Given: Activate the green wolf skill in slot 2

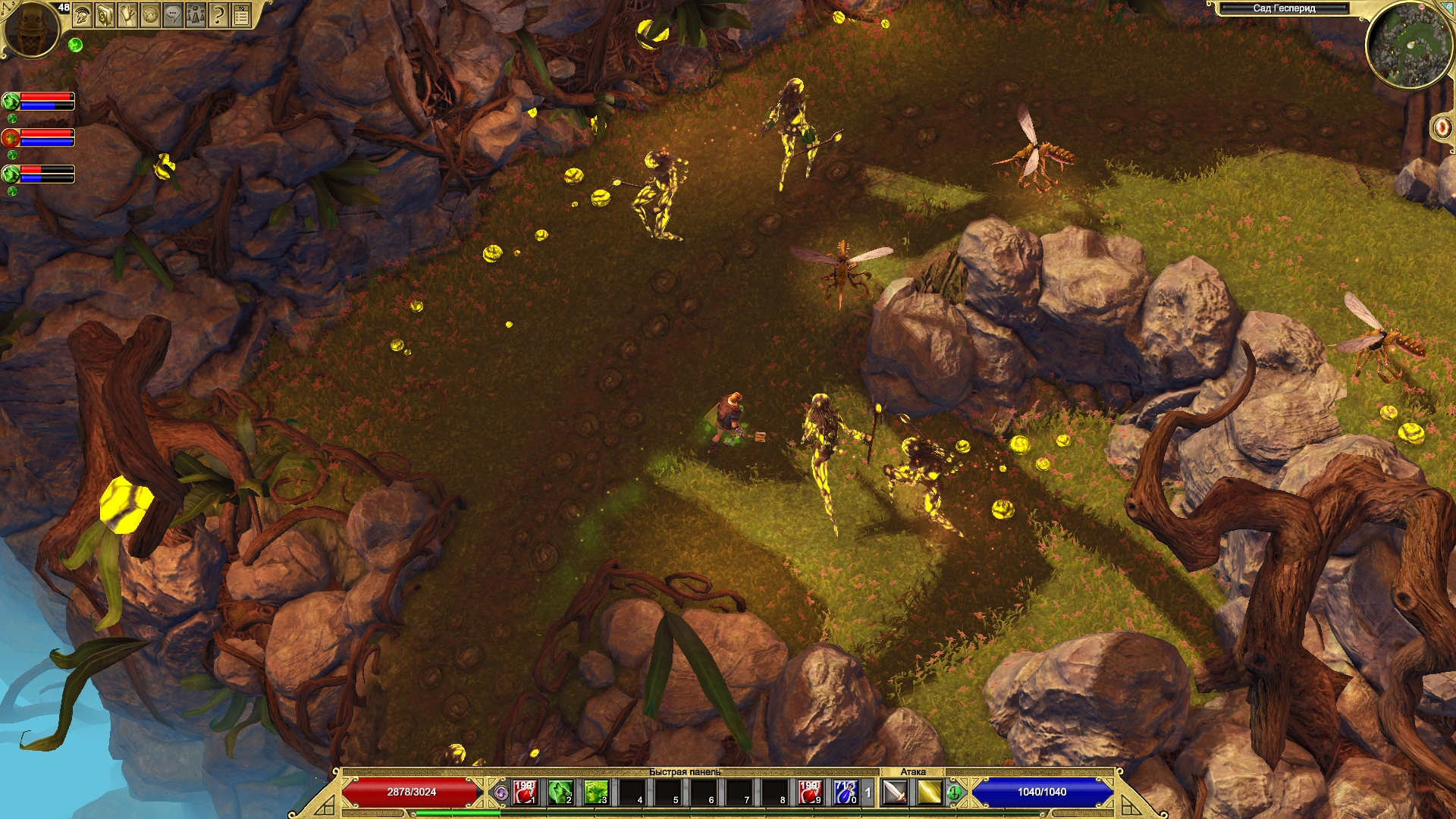Looking at the screenshot, I should [560, 792].
